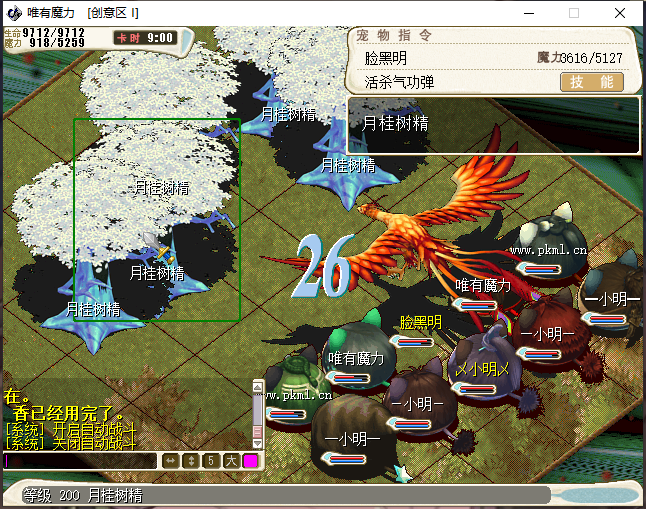Change the chat line count button labeled 5

coord(210,461)
